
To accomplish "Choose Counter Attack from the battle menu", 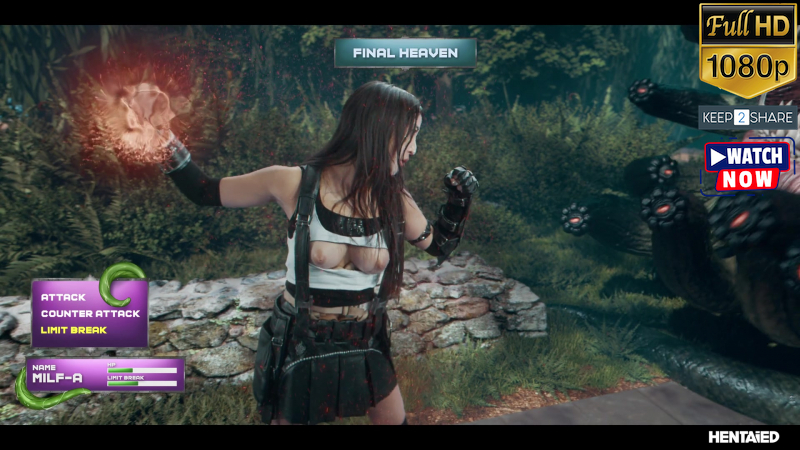I will pos(90,313).
